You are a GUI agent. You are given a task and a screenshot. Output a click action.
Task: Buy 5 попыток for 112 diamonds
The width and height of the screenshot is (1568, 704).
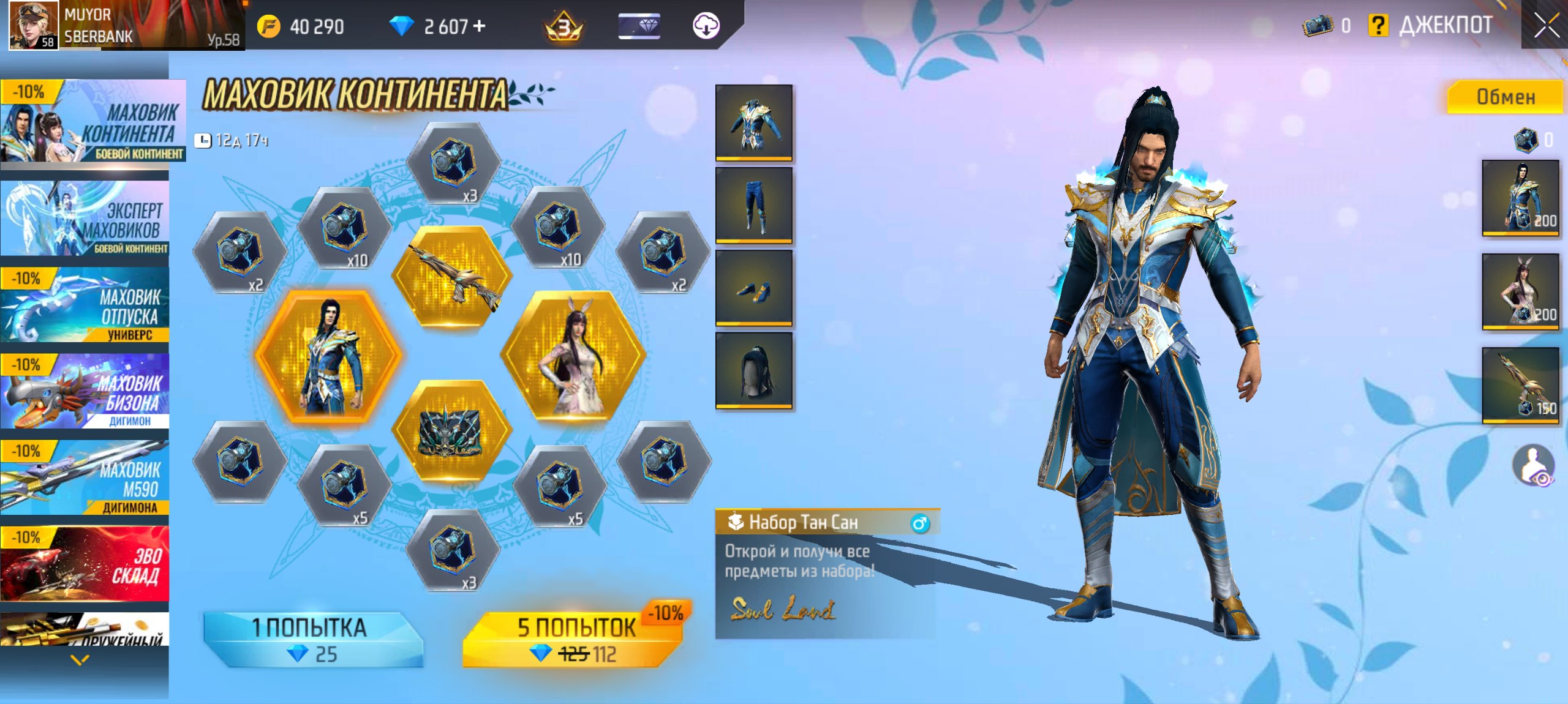click(576, 639)
